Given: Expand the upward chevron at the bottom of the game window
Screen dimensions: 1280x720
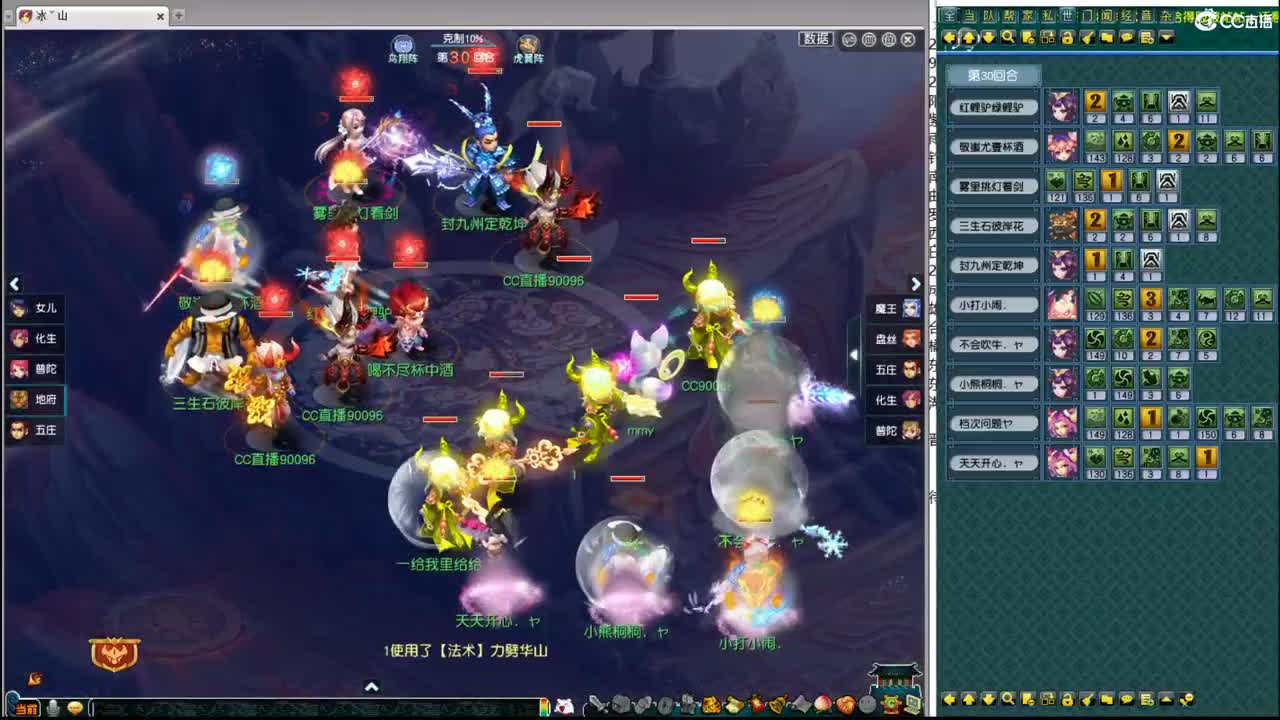Looking at the screenshot, I should point(371,687).
